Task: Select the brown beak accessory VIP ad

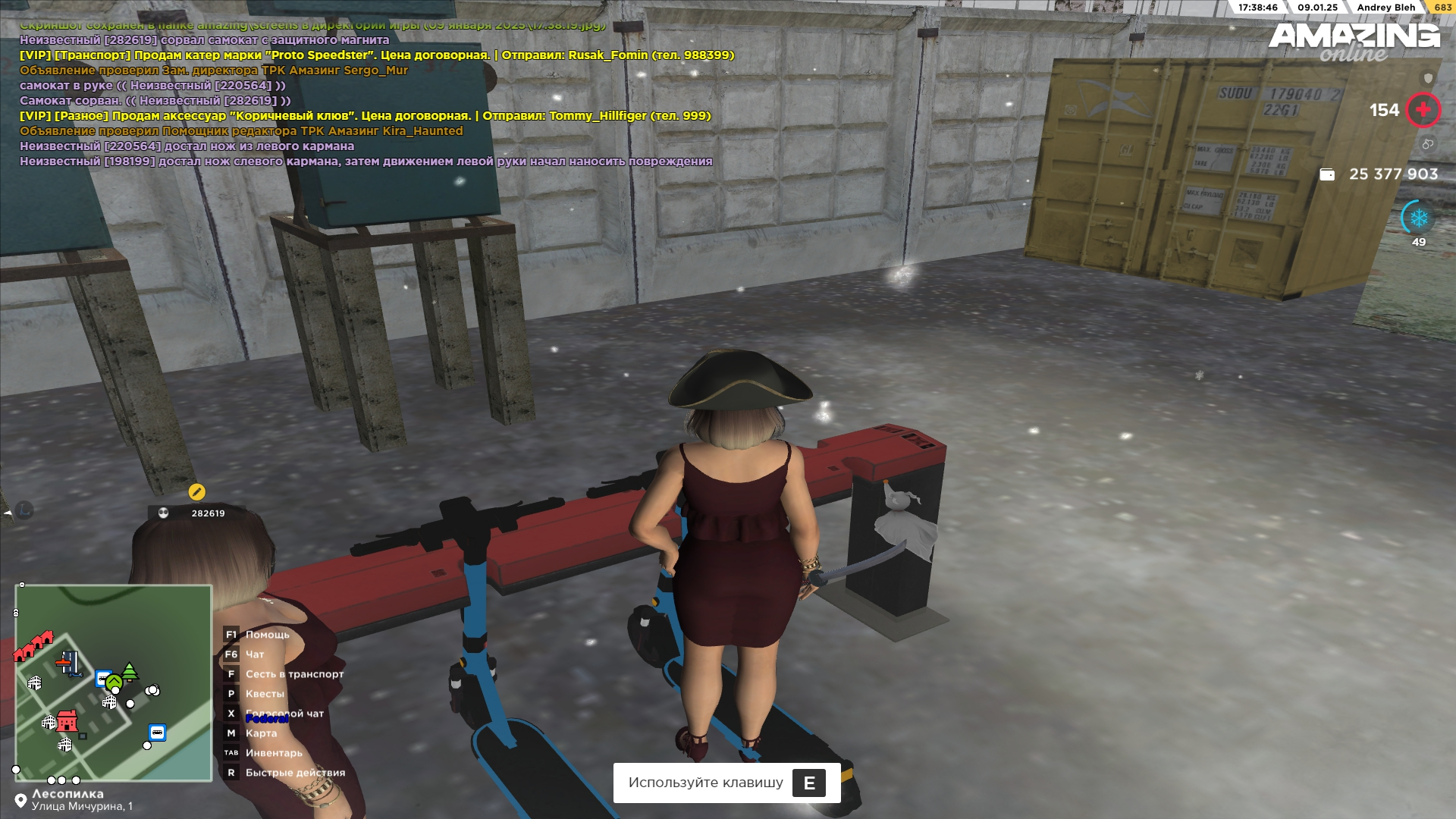Action: (x=366, y=116)
